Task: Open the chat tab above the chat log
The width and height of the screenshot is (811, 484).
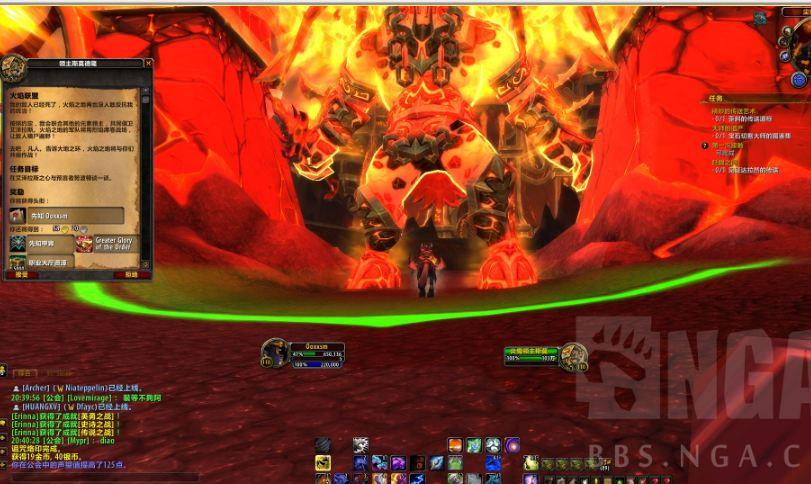Action: 24,371
